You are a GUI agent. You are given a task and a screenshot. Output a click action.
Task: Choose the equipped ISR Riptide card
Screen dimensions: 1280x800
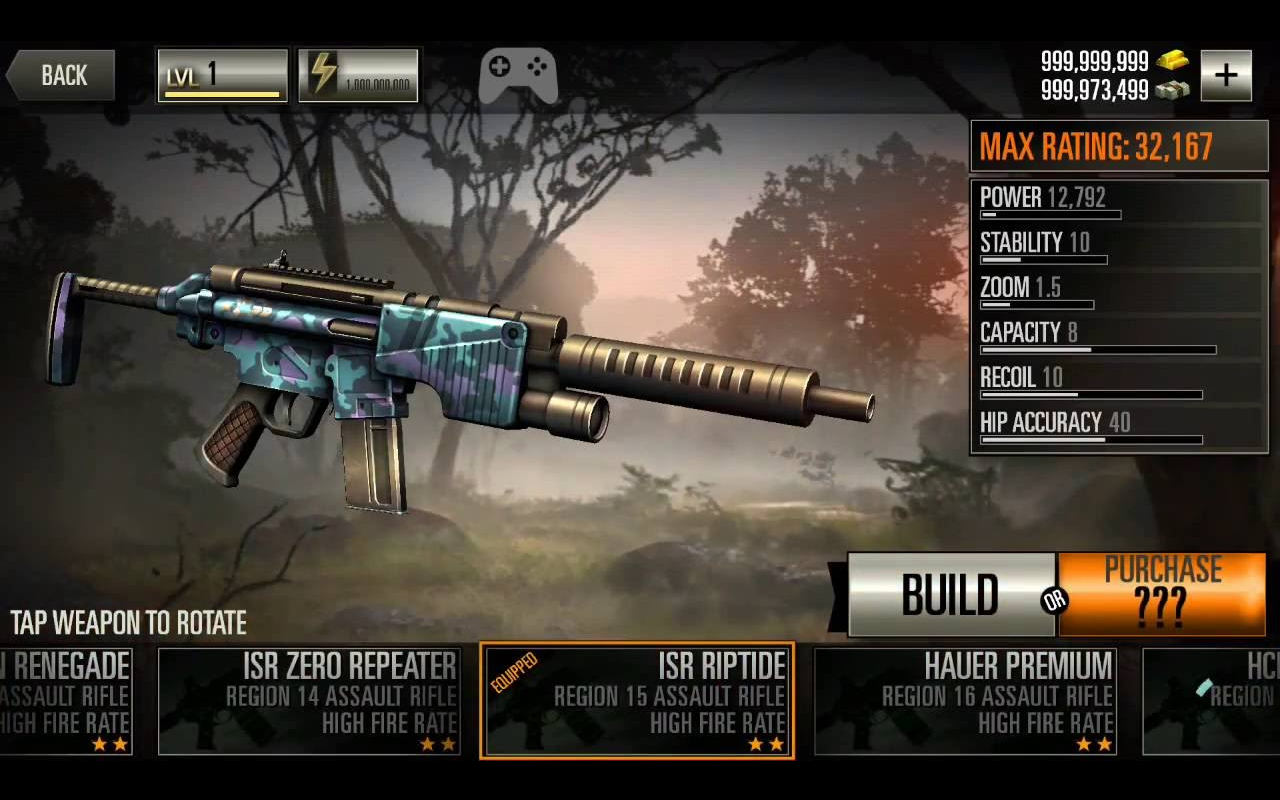point(637,701)
